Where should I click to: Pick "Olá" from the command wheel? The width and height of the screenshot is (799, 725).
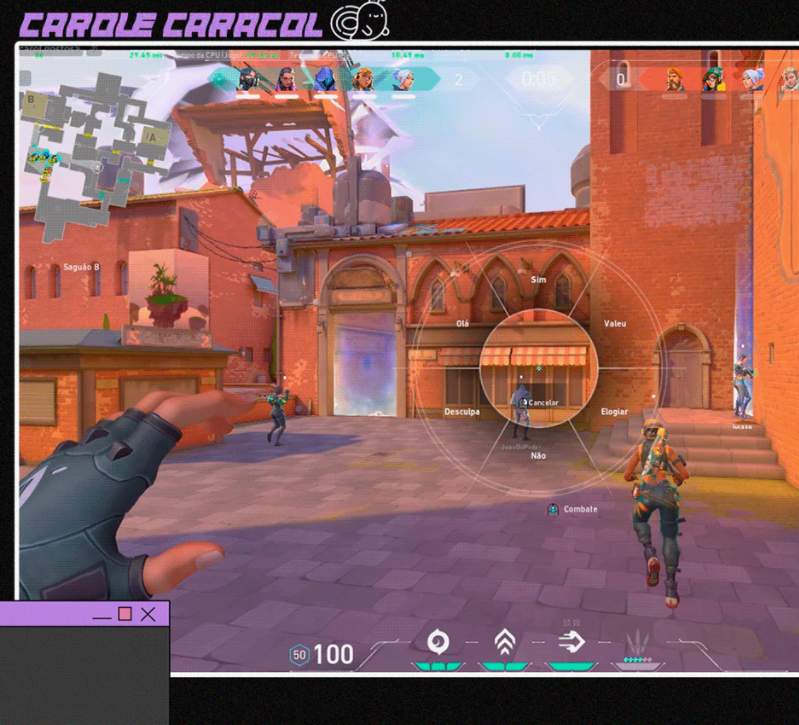pos(462,324)
